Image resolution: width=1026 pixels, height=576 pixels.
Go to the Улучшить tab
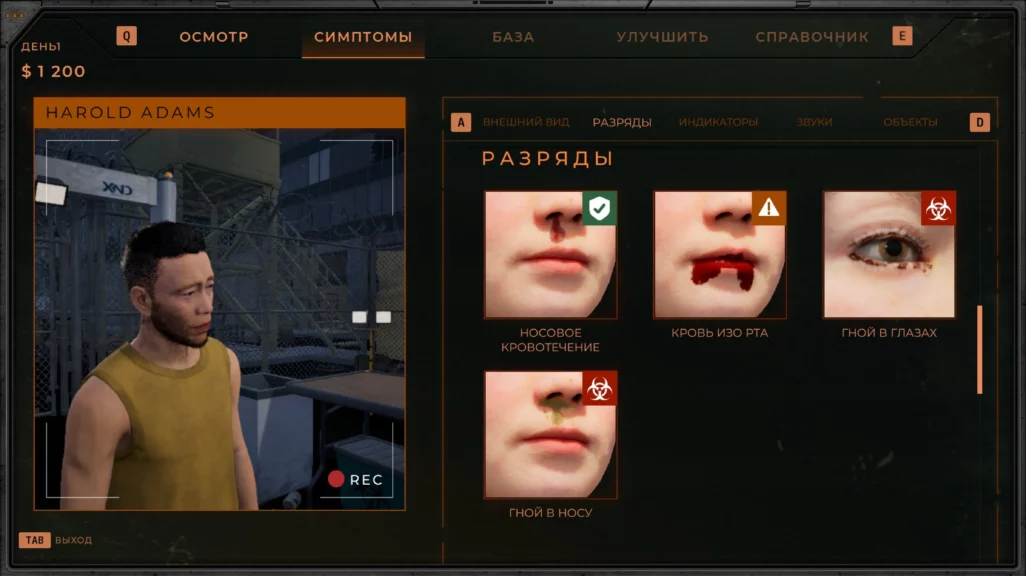[x=662, y=37]
